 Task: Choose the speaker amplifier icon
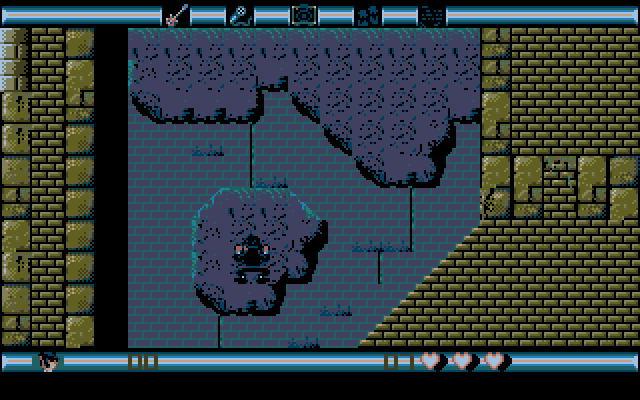[x=303, y=14]
